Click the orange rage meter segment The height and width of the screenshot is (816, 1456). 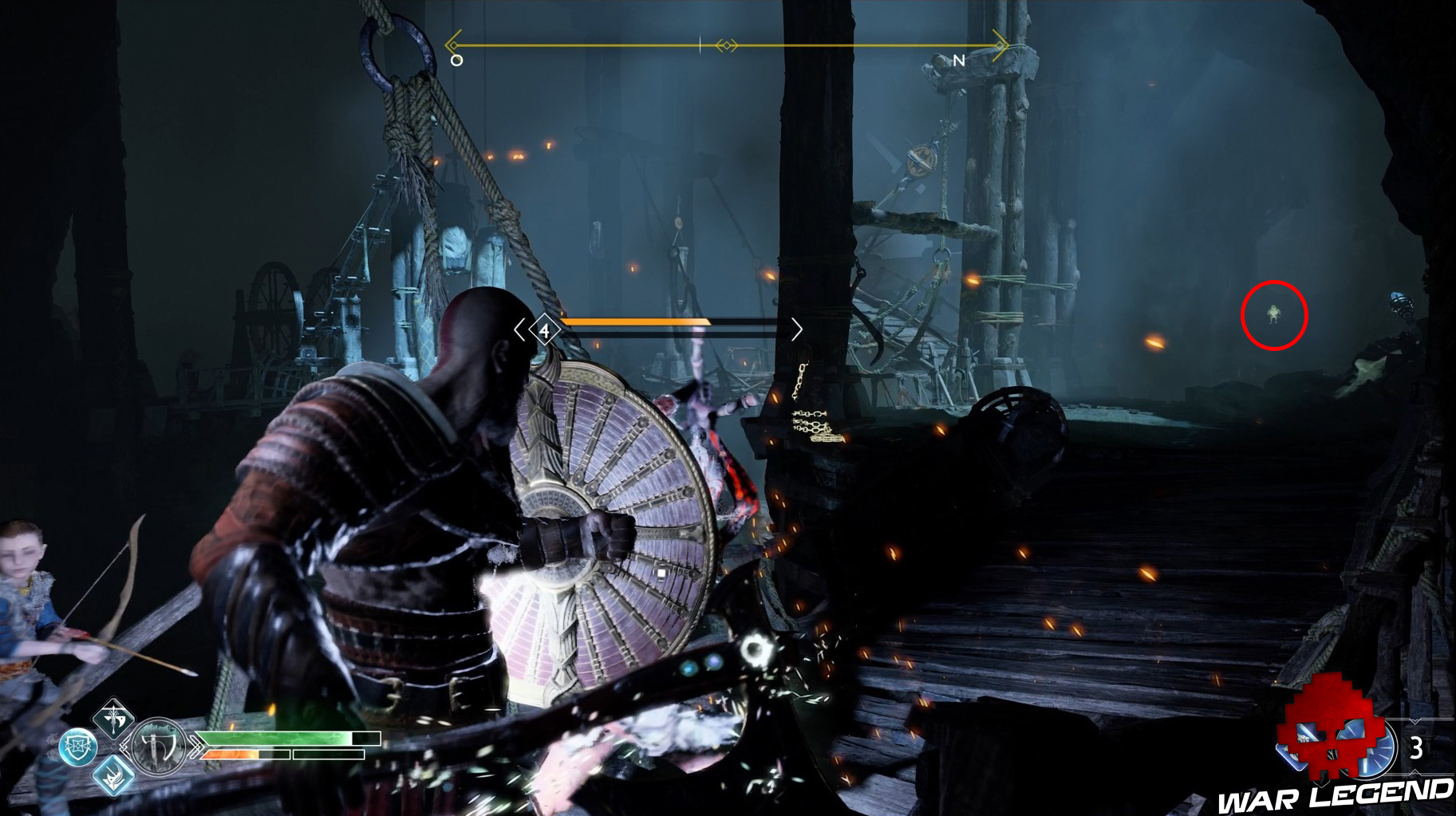pos(231,754)
